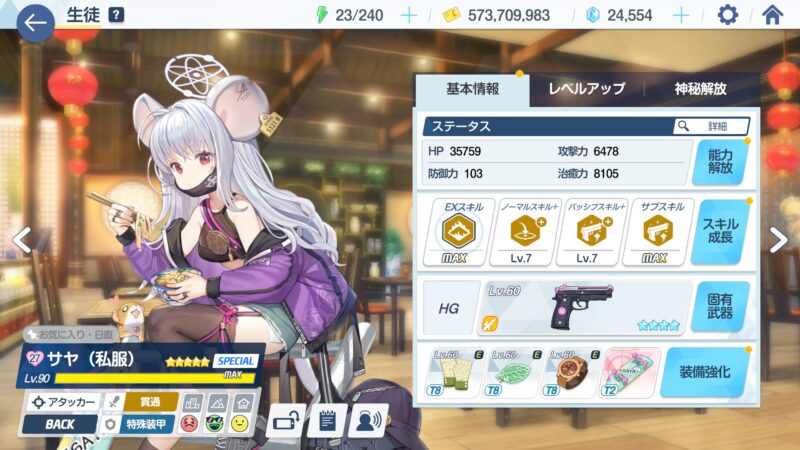Open the 固有武器 unique weapon menu

[719, 306]
